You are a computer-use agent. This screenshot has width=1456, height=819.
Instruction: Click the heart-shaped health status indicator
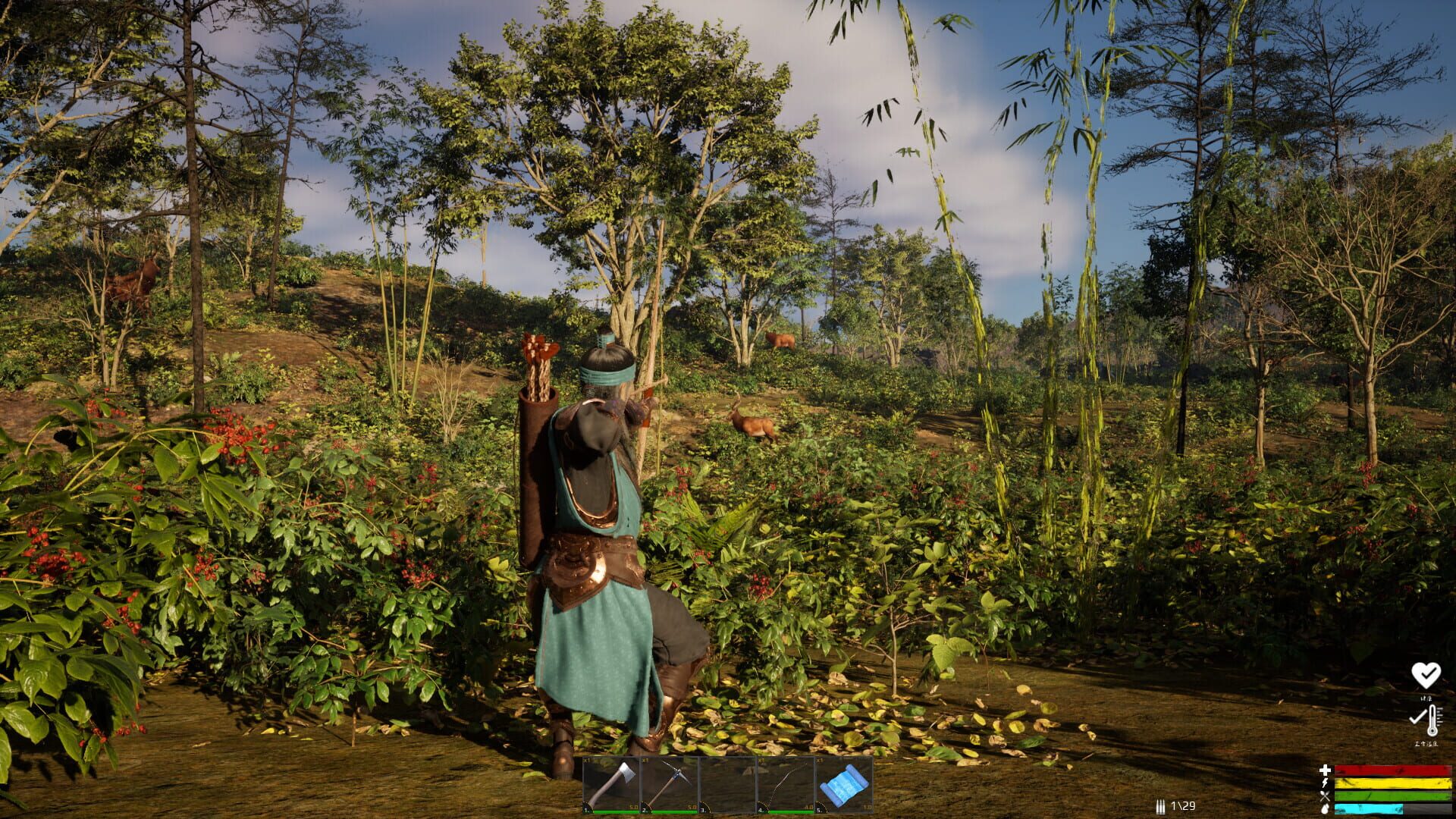1426,675
